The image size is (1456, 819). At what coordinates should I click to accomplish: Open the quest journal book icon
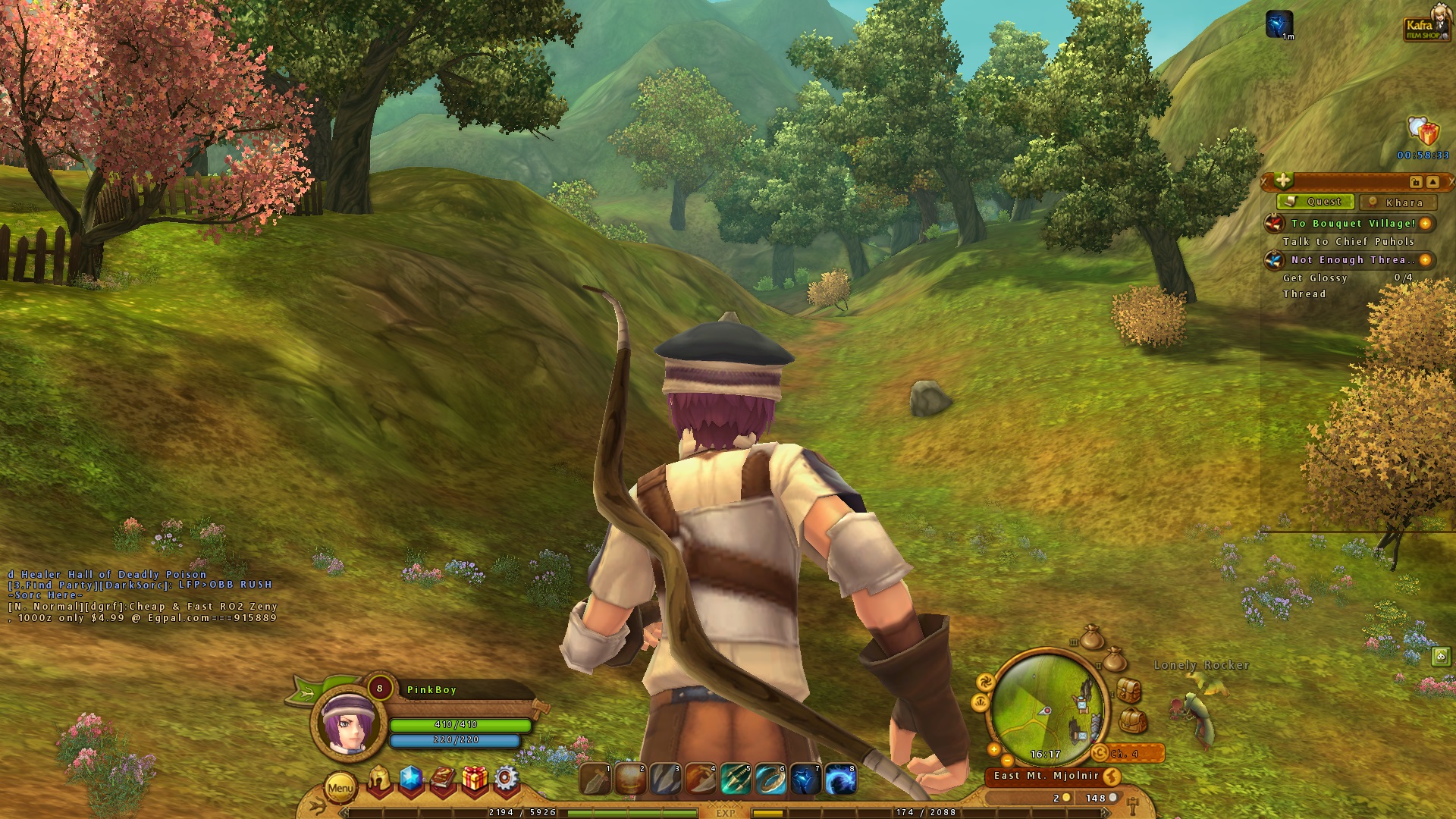coord(443,778)
